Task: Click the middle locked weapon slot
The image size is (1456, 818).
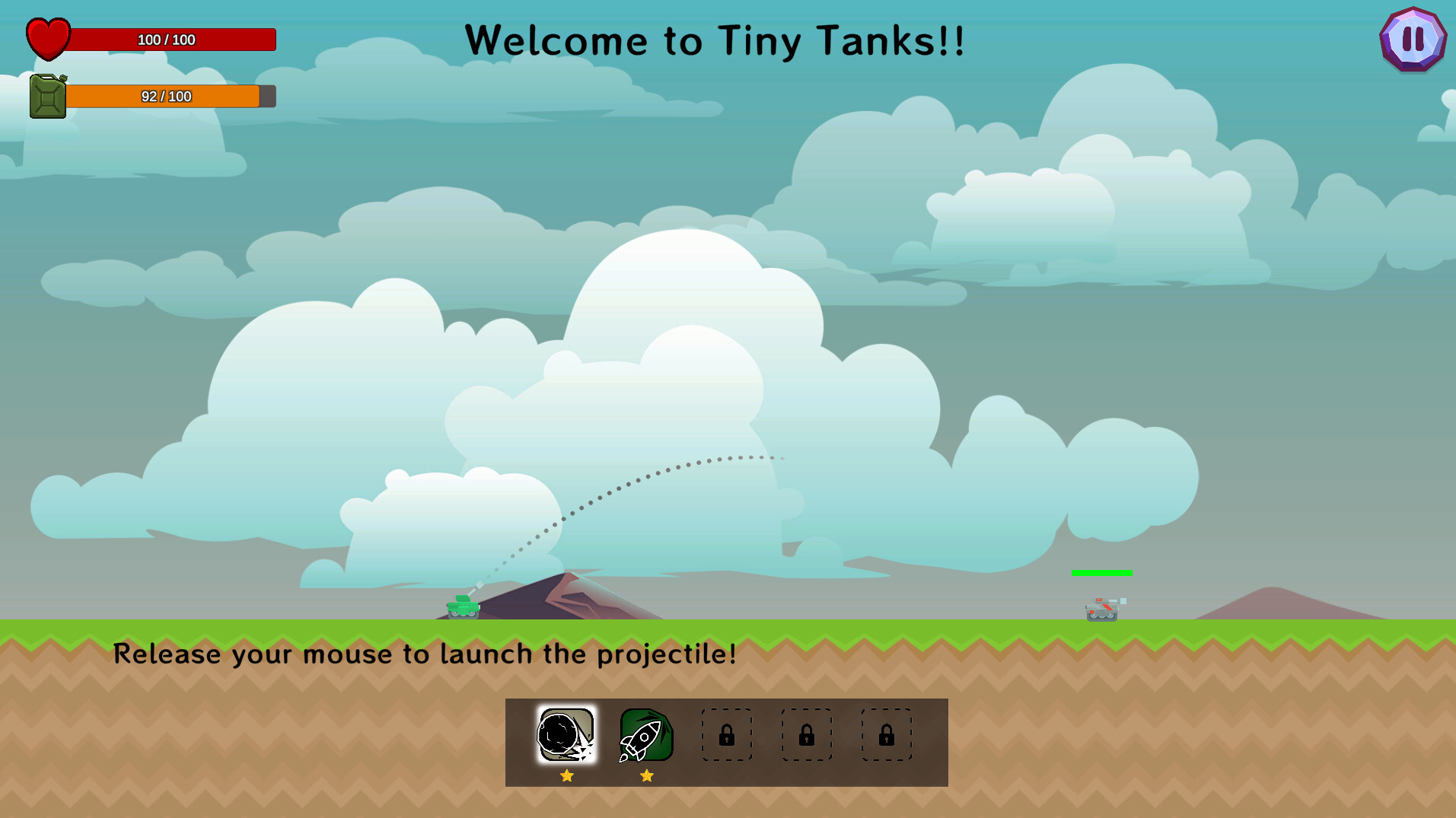Action: pos(806,735)
